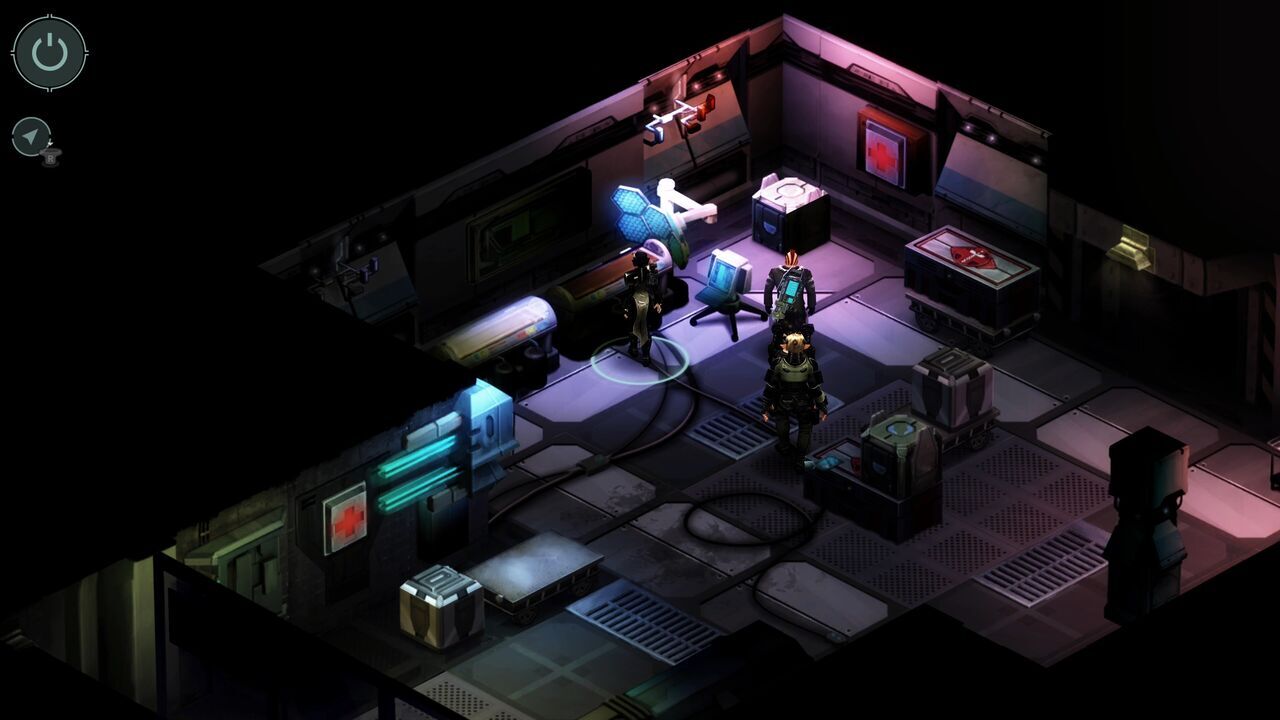Open the game menu via the power button

48,51
